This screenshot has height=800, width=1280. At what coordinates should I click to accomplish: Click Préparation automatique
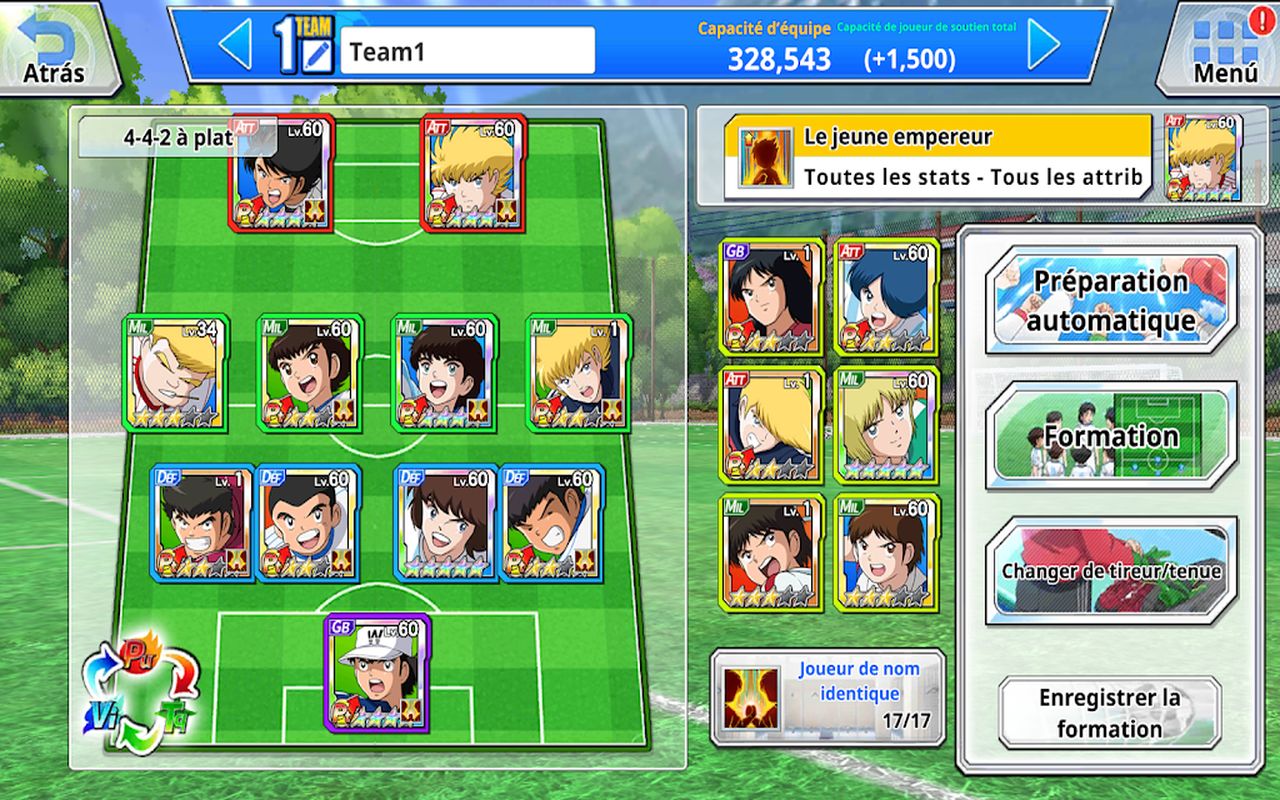1111,301
